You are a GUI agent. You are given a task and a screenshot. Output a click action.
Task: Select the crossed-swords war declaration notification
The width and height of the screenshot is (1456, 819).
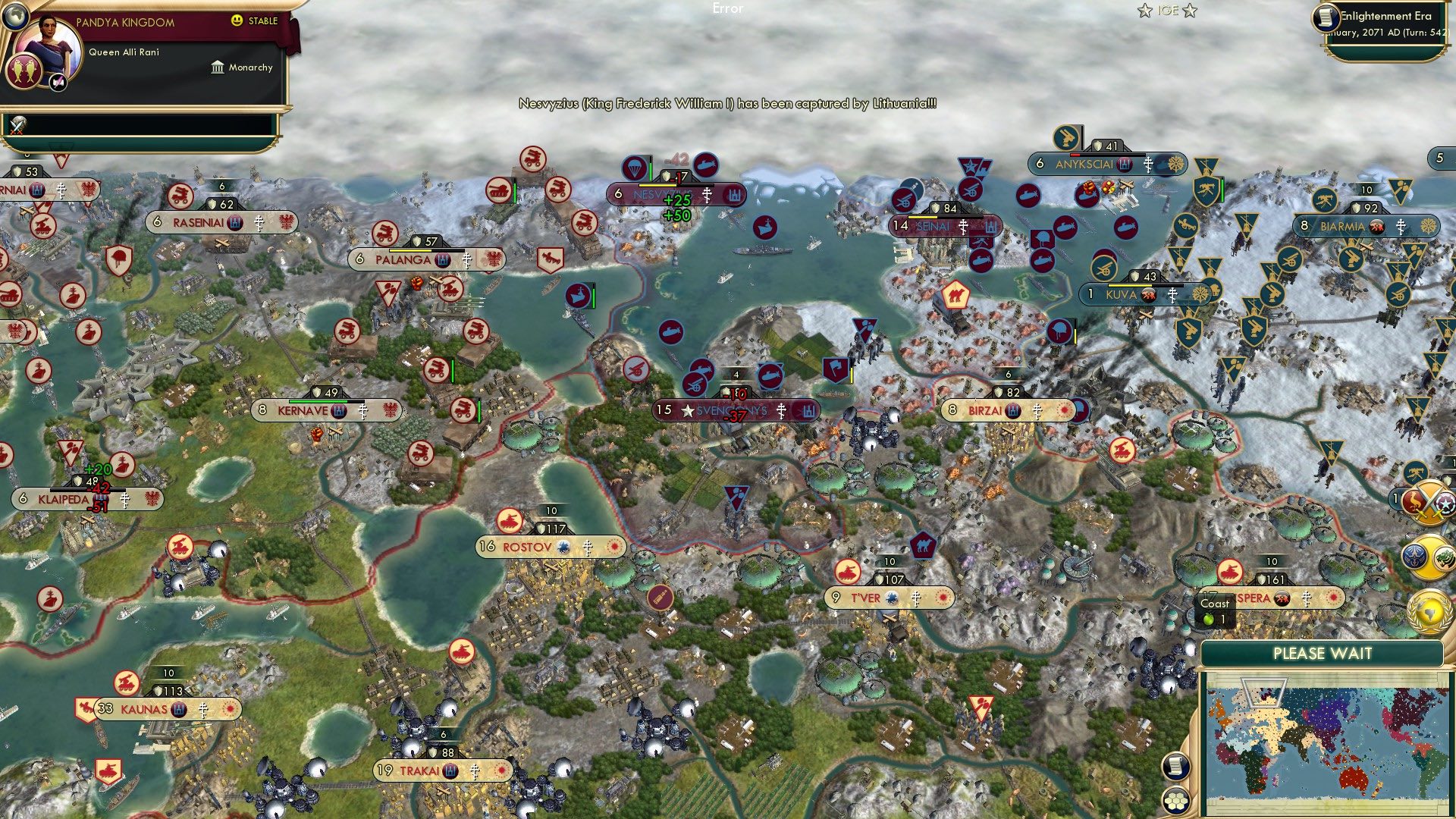[x=1429, y=502]
